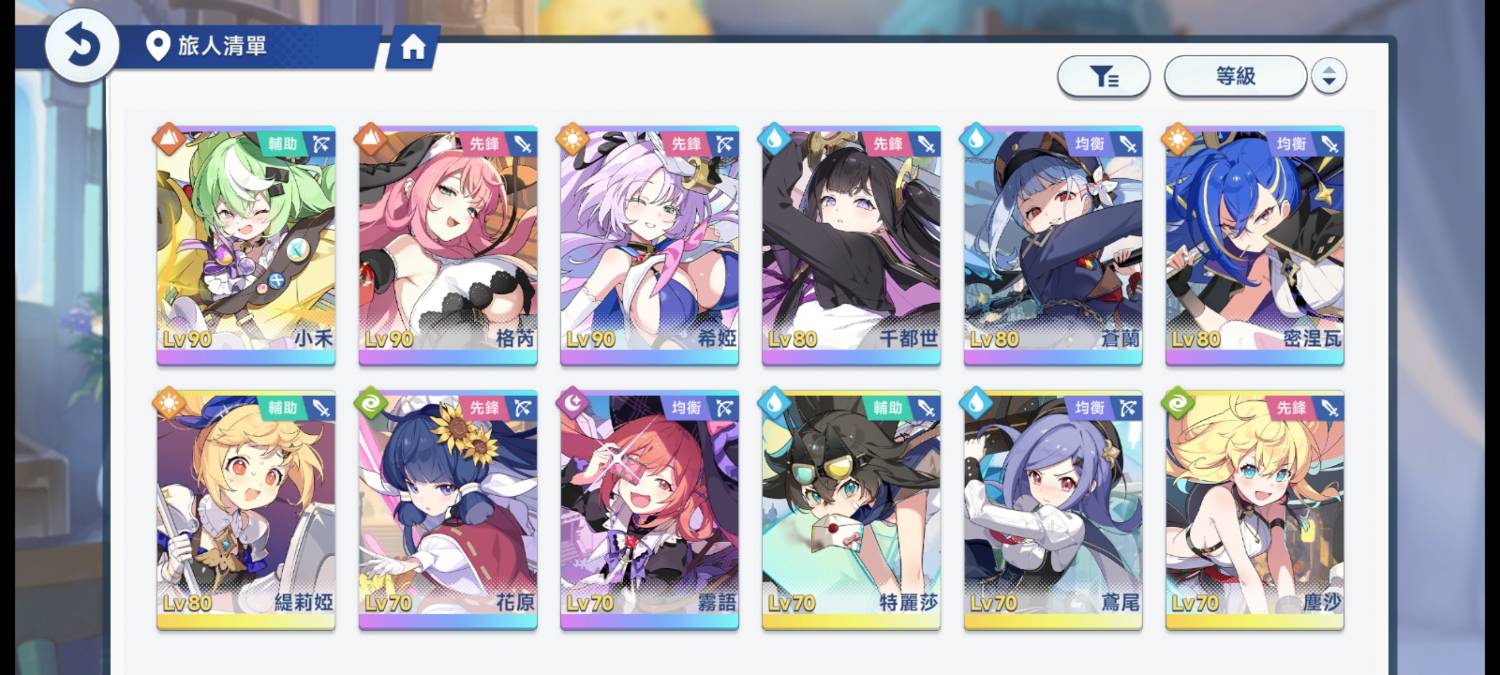Toggle ascending or descending sort order
This screenshot has height=675, width=1500.
1328,76
